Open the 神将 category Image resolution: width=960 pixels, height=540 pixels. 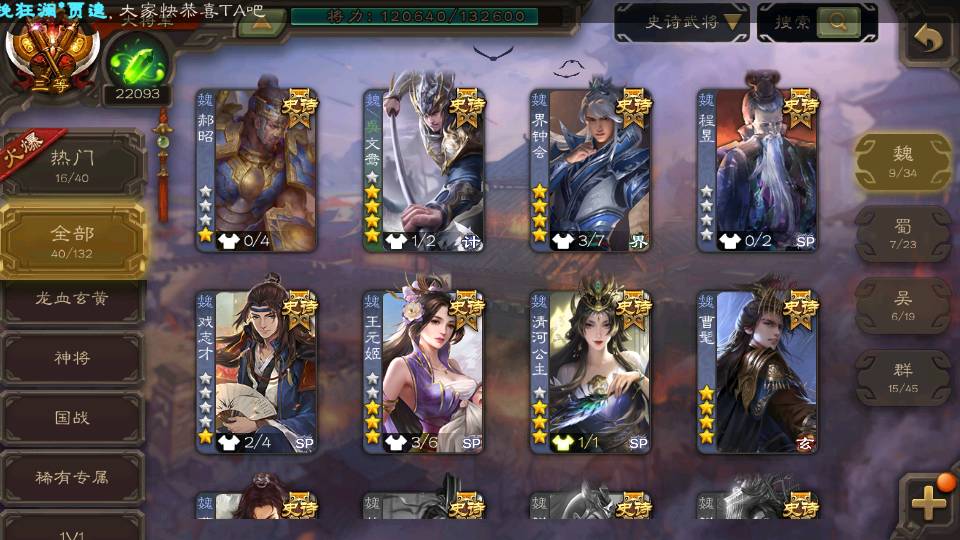[x=72, y=358]
